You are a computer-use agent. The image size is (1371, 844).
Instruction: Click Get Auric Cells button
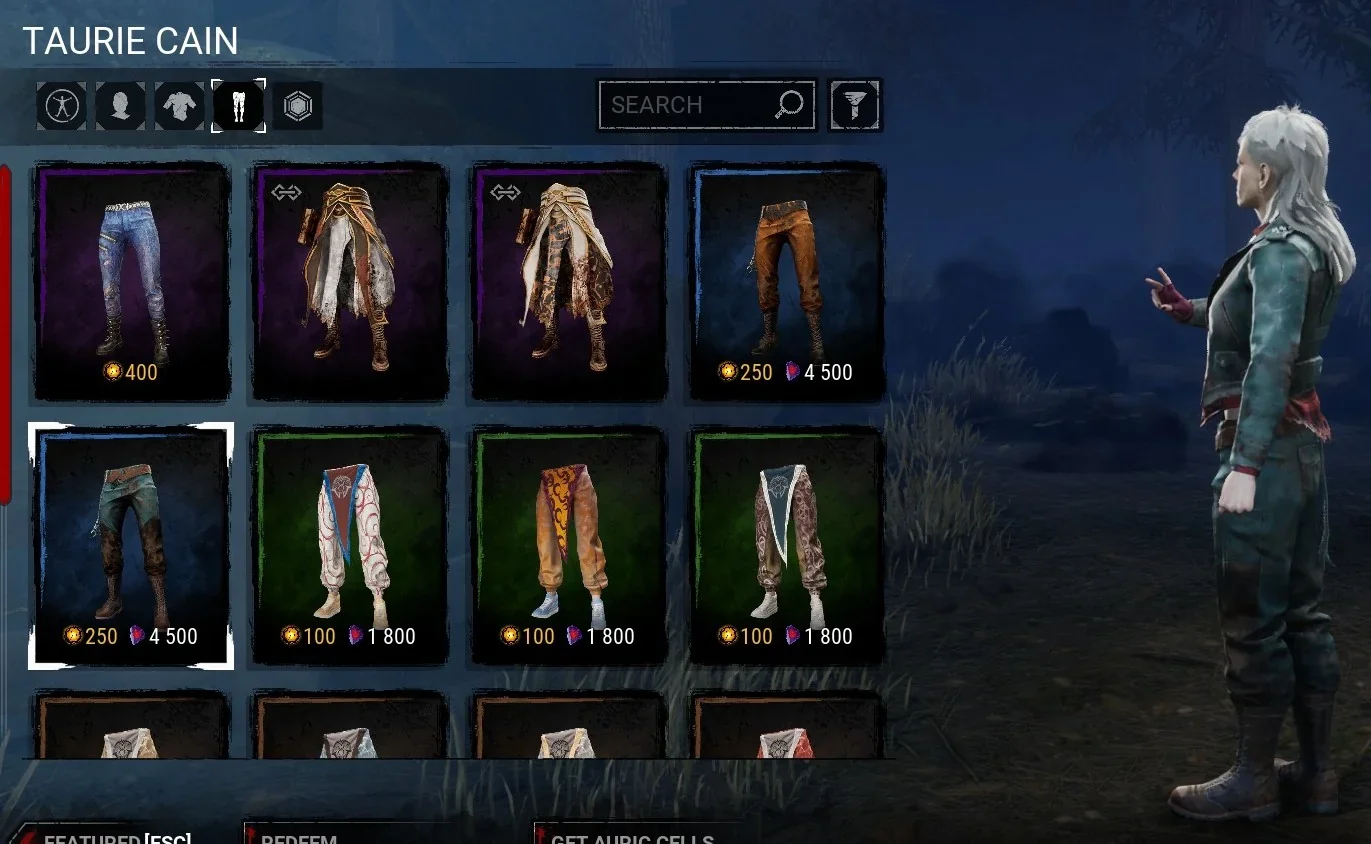click(632, 838)
